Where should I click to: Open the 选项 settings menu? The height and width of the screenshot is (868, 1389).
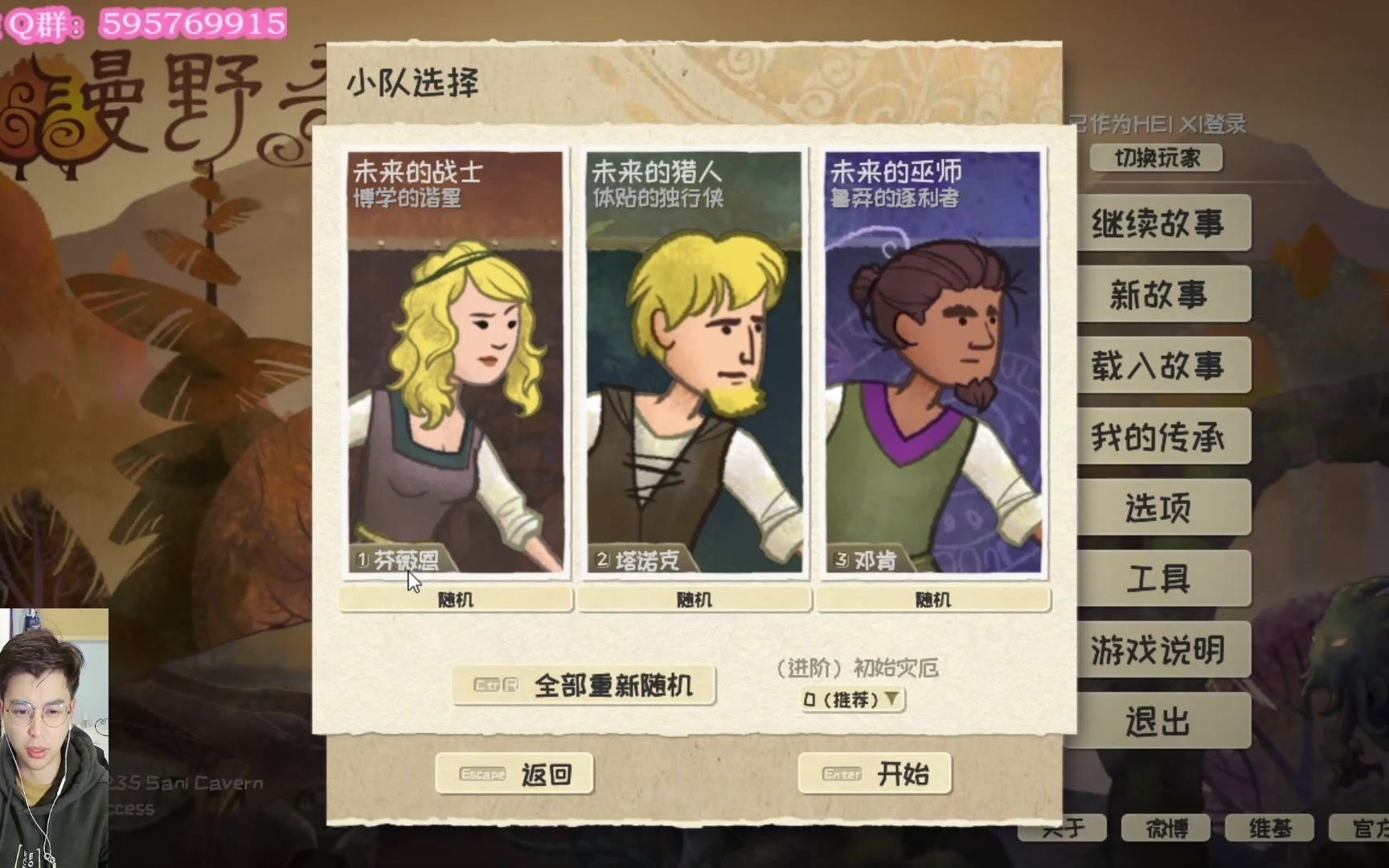click(1162, 507)
